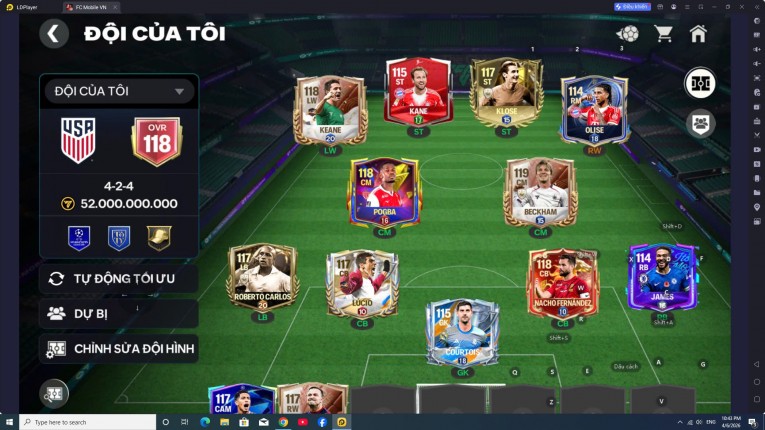Open the Windows Start menu
Image resolution: width=765 pixels, height=430 pixels.
9,422
